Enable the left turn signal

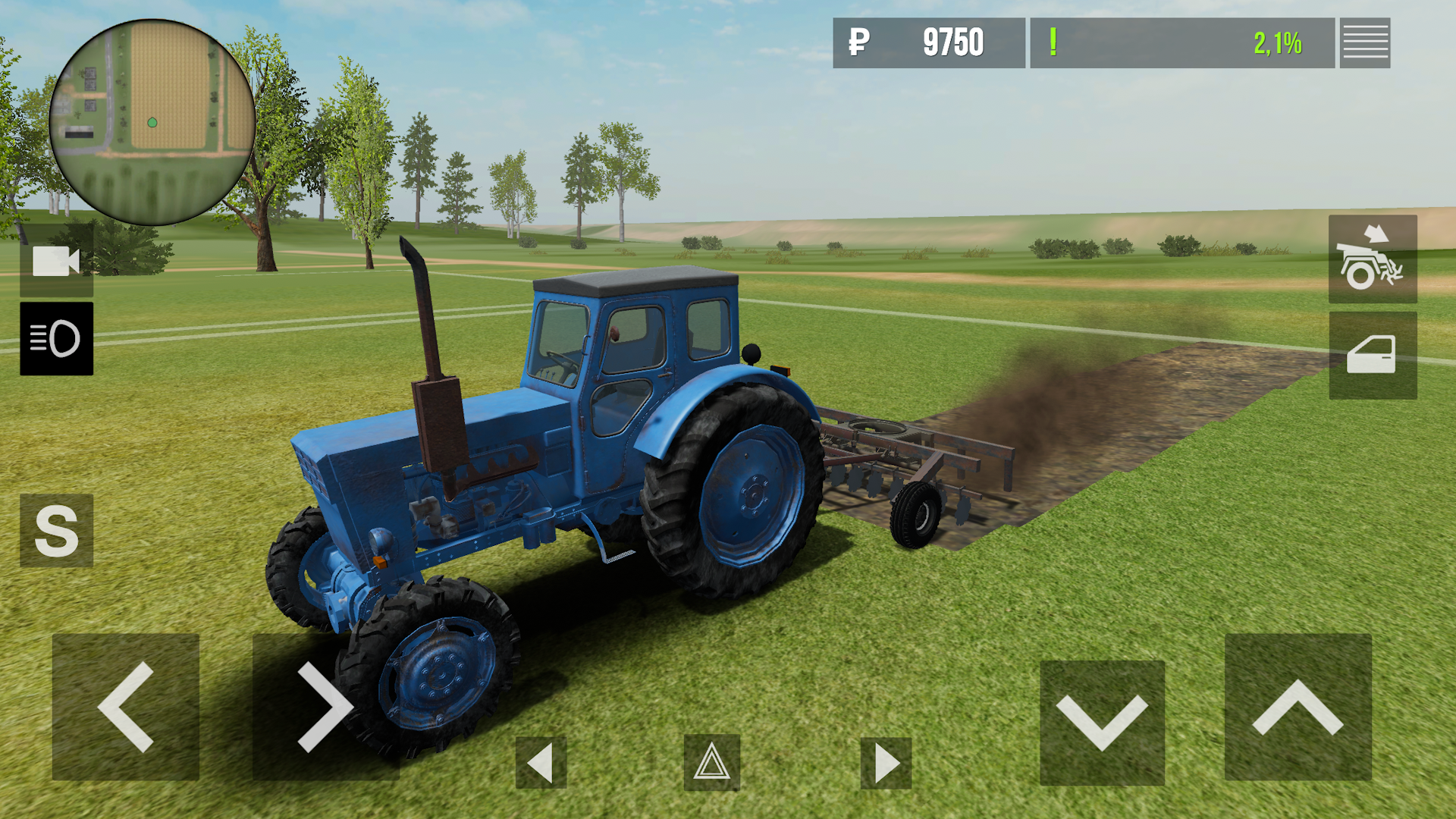point(543,761)
